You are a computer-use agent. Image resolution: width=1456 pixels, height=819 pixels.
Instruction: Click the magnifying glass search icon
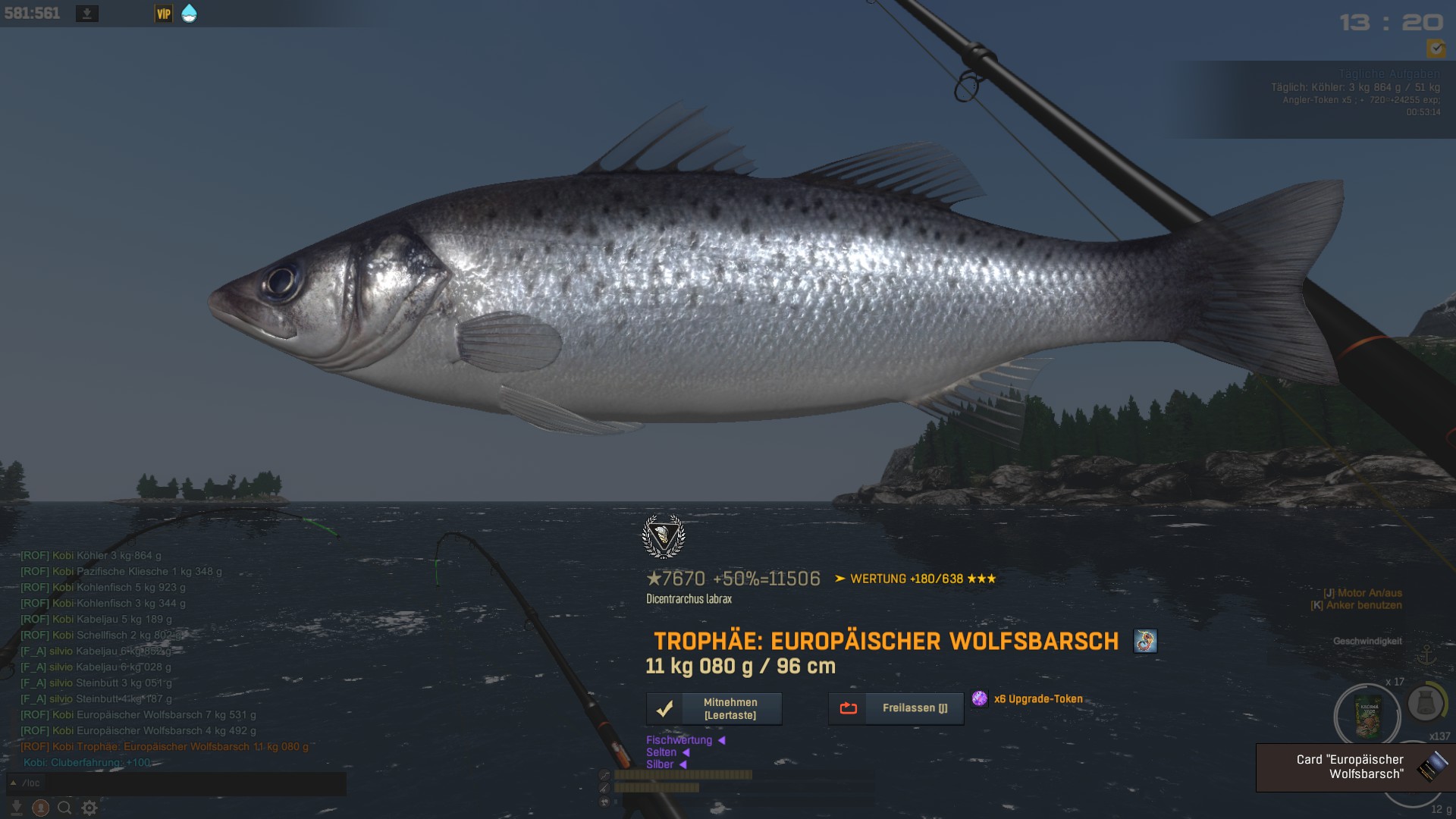(65, 808)
